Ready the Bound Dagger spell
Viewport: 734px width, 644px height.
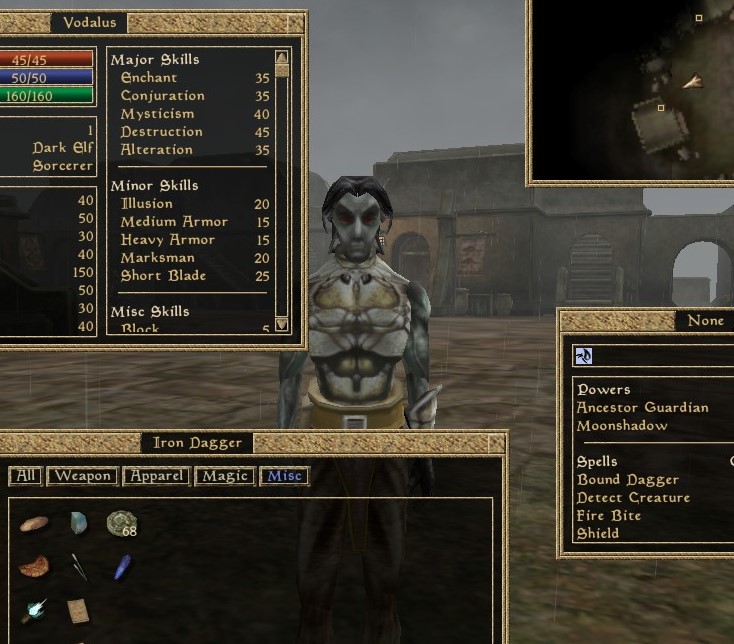[628, 480]
